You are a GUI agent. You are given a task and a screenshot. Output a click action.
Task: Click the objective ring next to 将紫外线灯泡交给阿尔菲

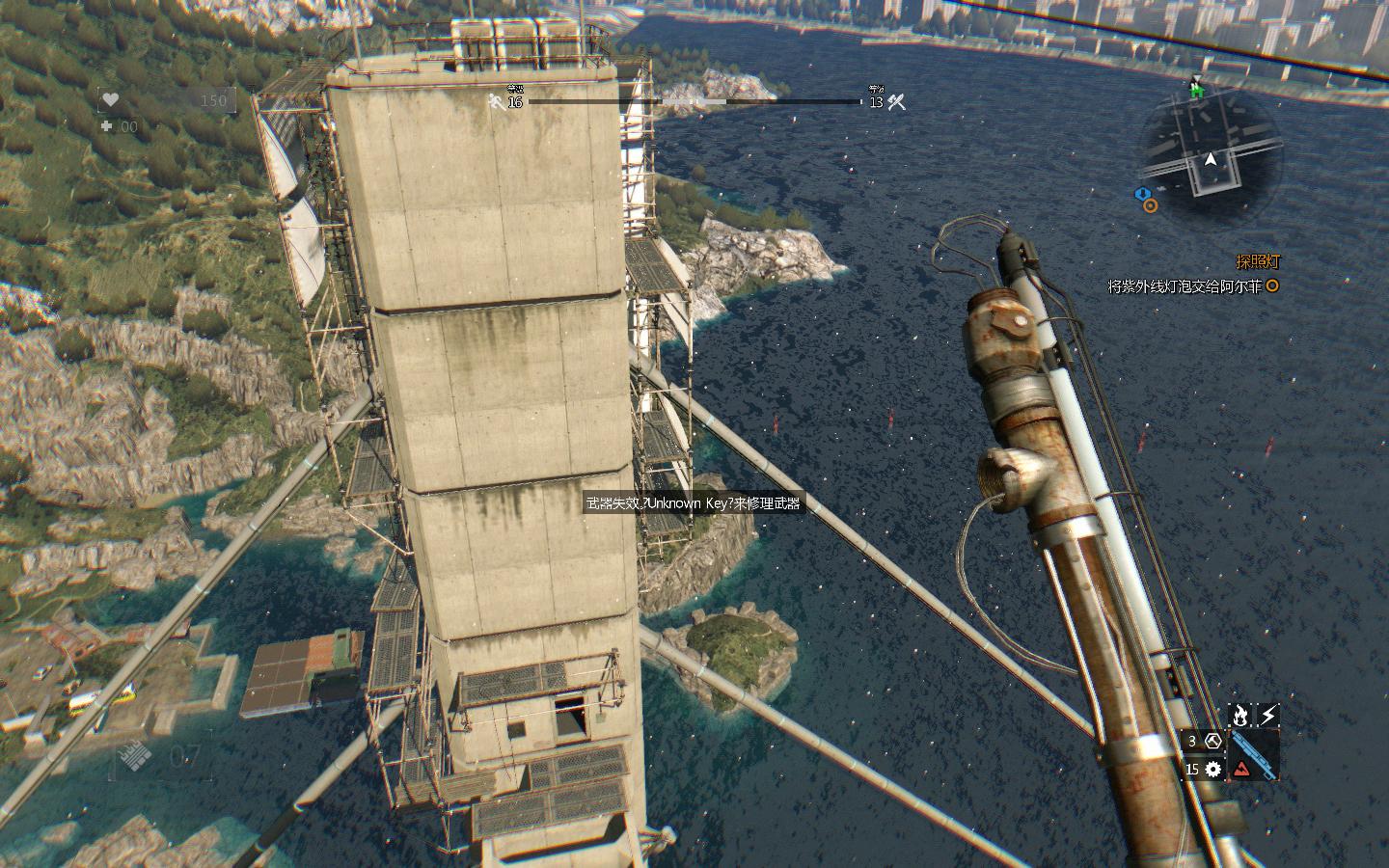[1272, 285]
